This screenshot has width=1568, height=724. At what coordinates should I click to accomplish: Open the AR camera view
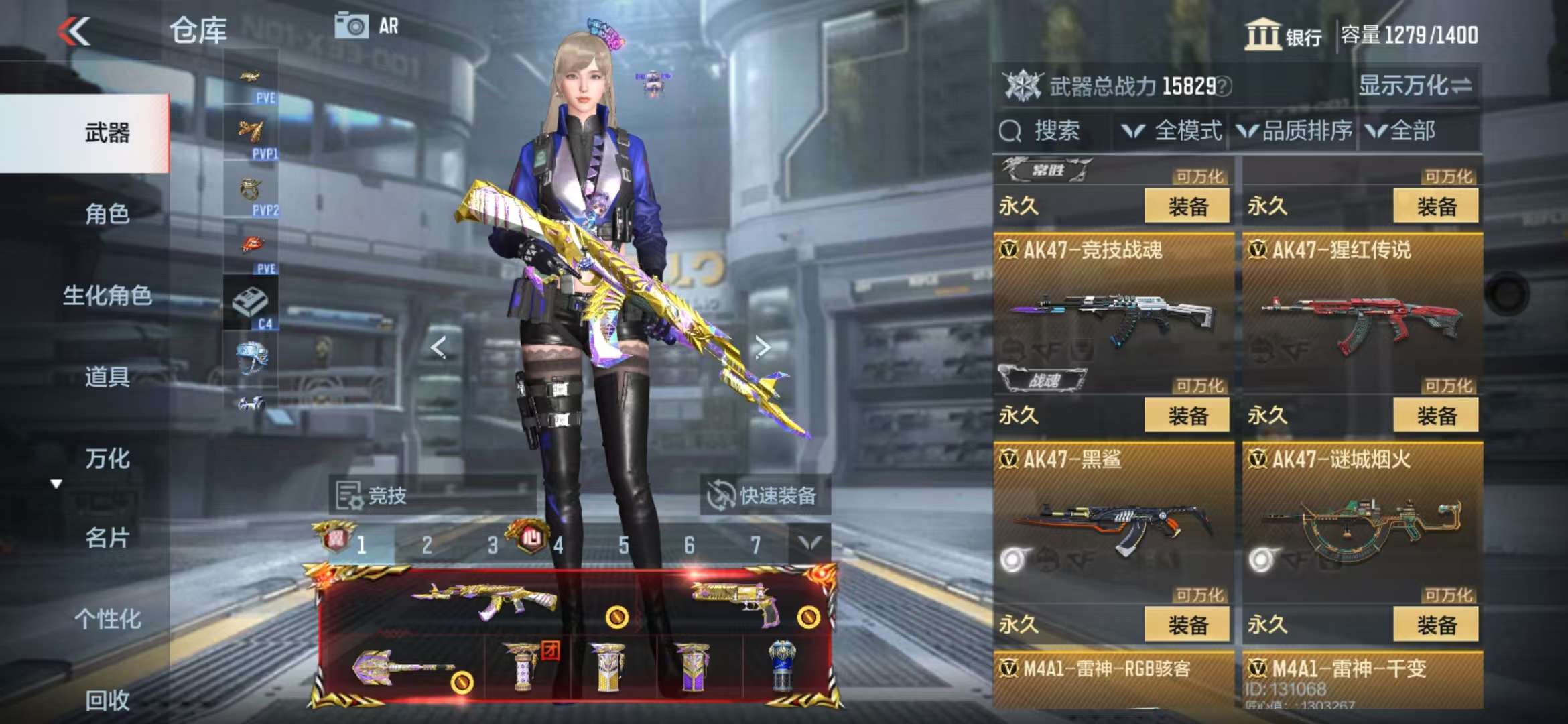[x=366, y=27]
